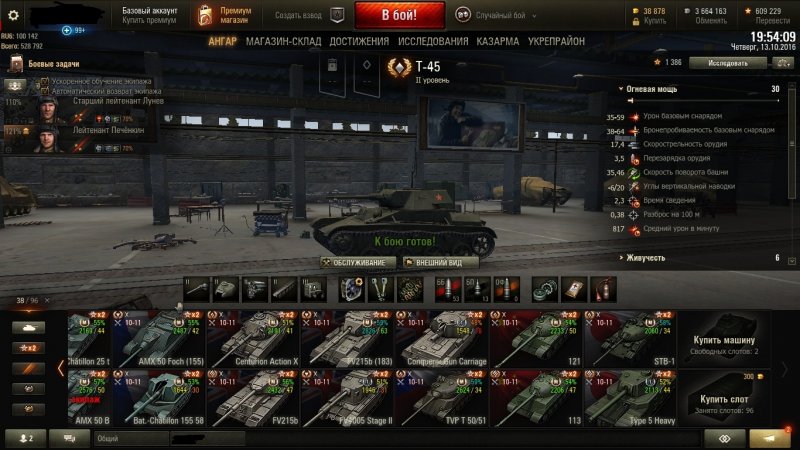The image size is (800, 450).
Task: Open the «Укрепрайон» tab
Action: pos(558,41)
